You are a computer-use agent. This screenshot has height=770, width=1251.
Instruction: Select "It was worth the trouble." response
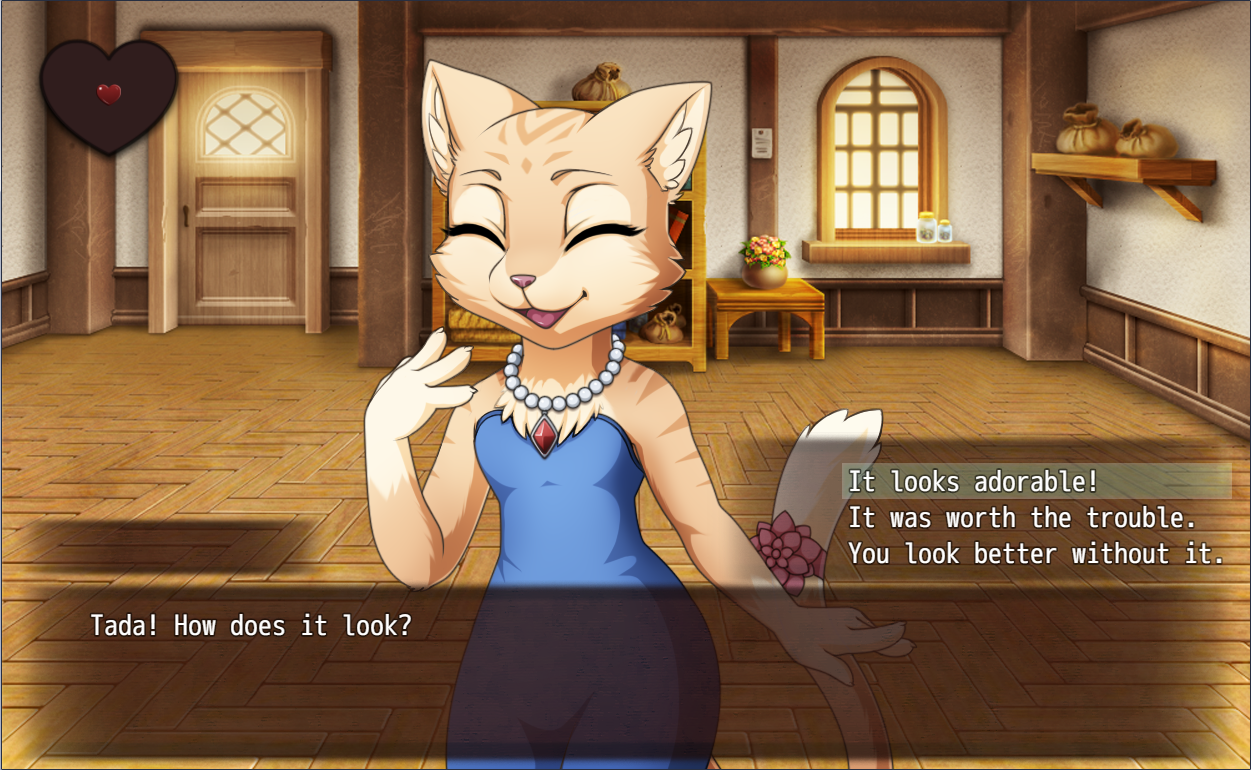pos(1022,518)
